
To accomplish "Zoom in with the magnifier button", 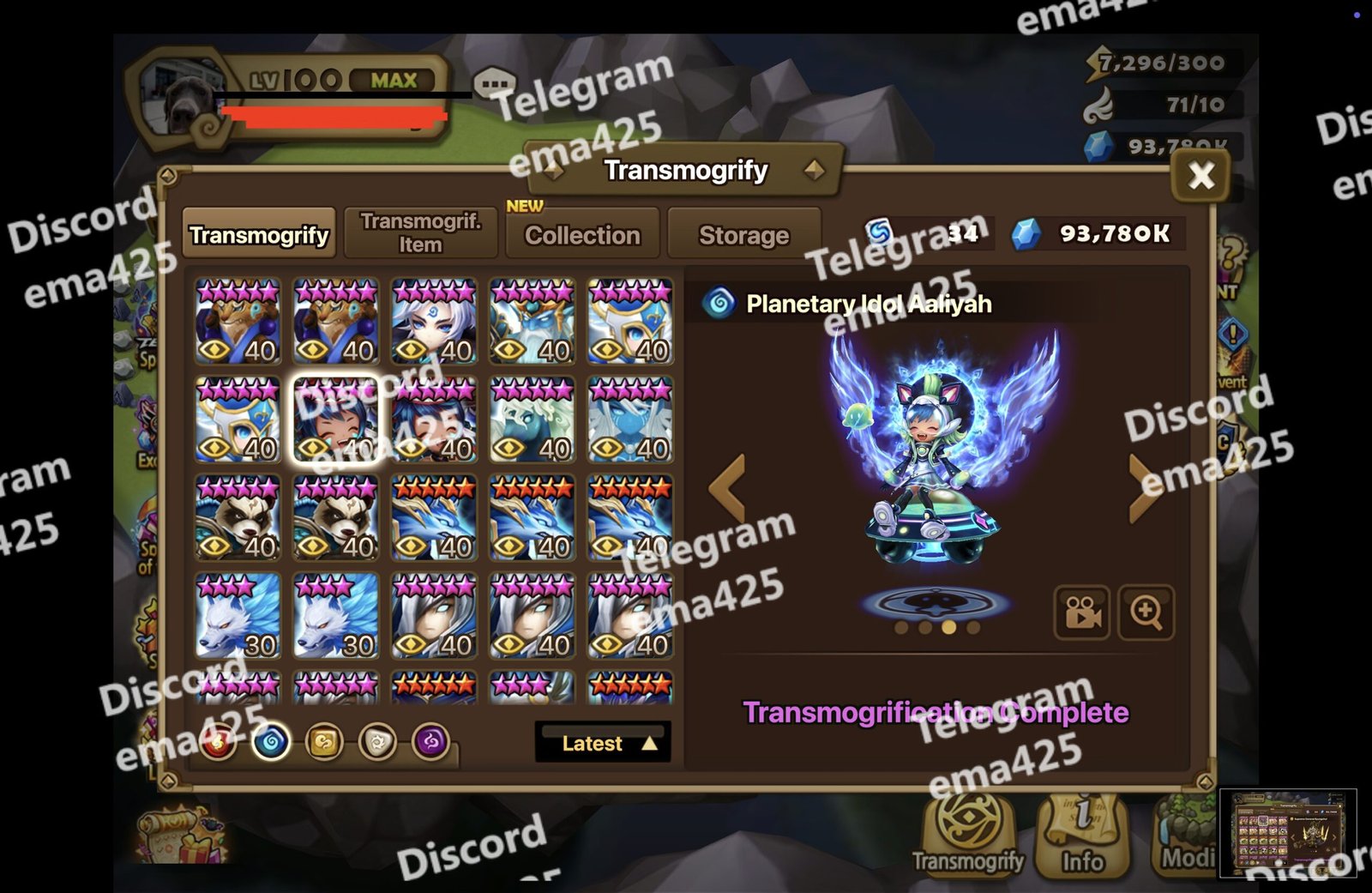I will (x=1146, y=612).
